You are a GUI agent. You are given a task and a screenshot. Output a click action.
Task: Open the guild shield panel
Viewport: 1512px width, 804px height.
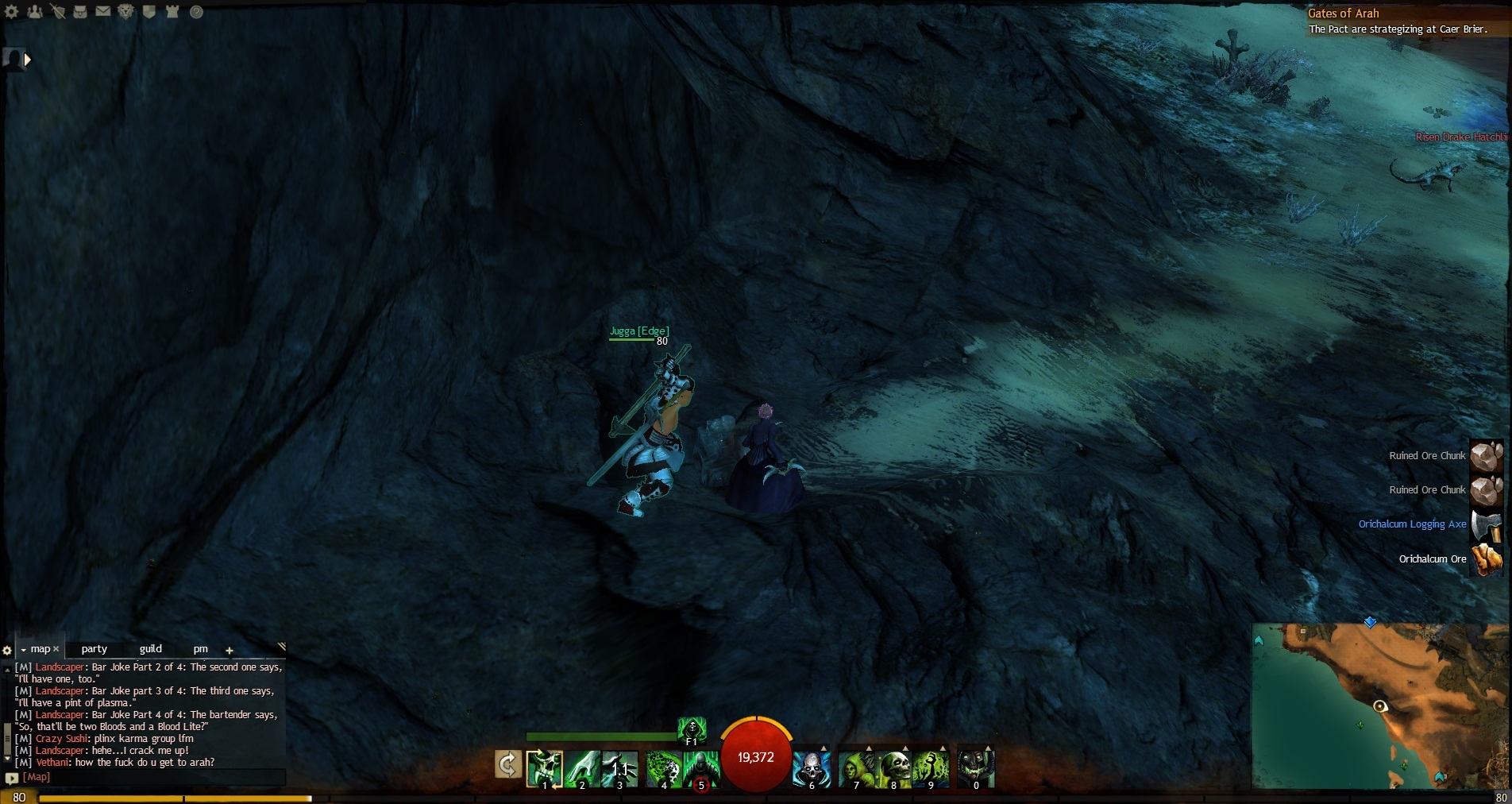149,12
